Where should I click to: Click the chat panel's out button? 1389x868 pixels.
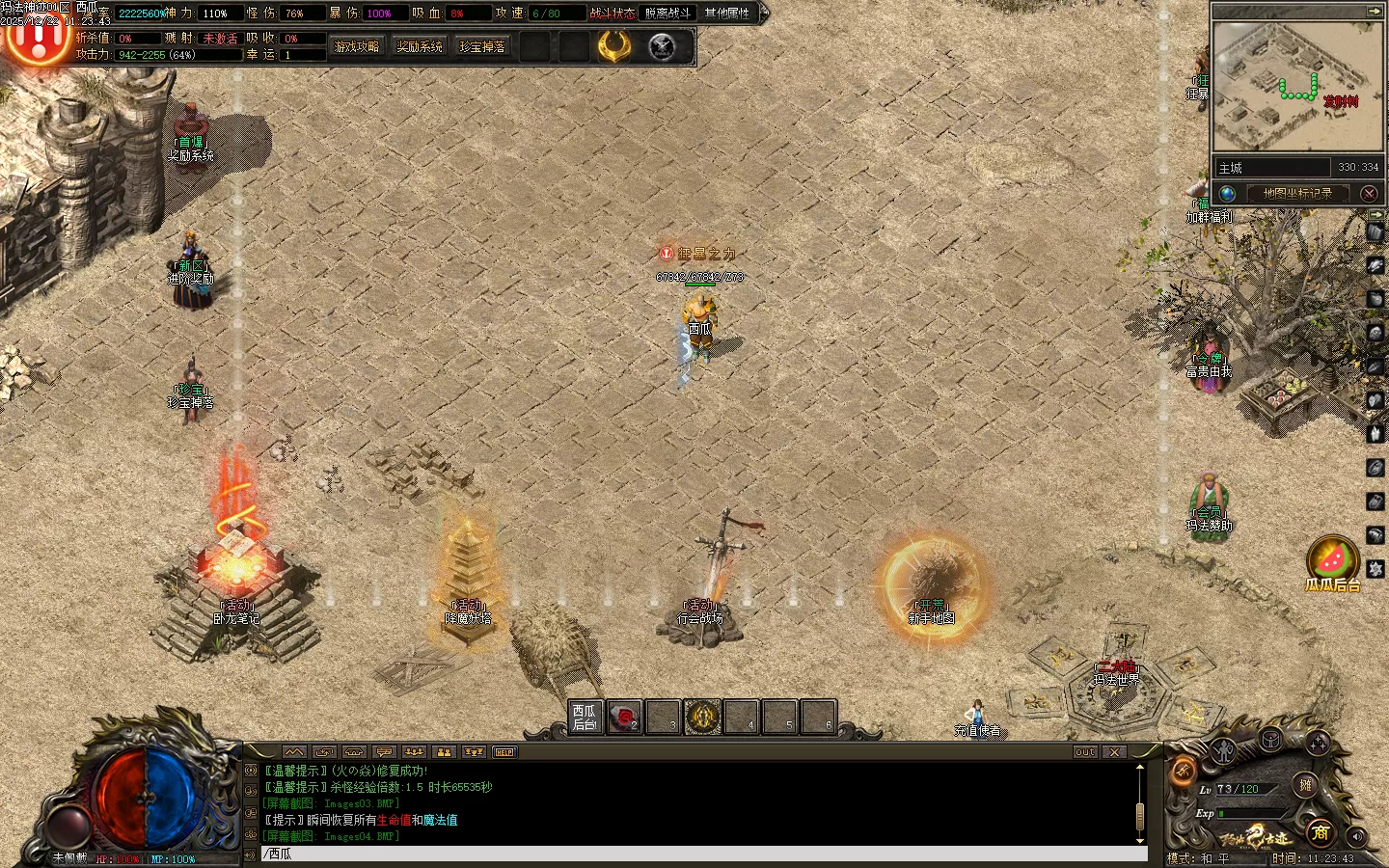click(1085, 752)
